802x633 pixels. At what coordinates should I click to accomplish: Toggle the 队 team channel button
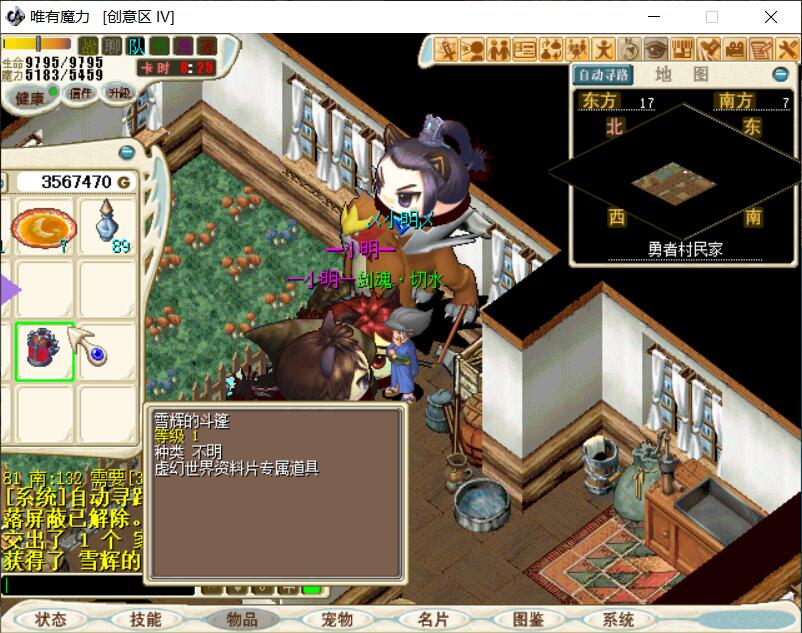(x=137, y=46)
